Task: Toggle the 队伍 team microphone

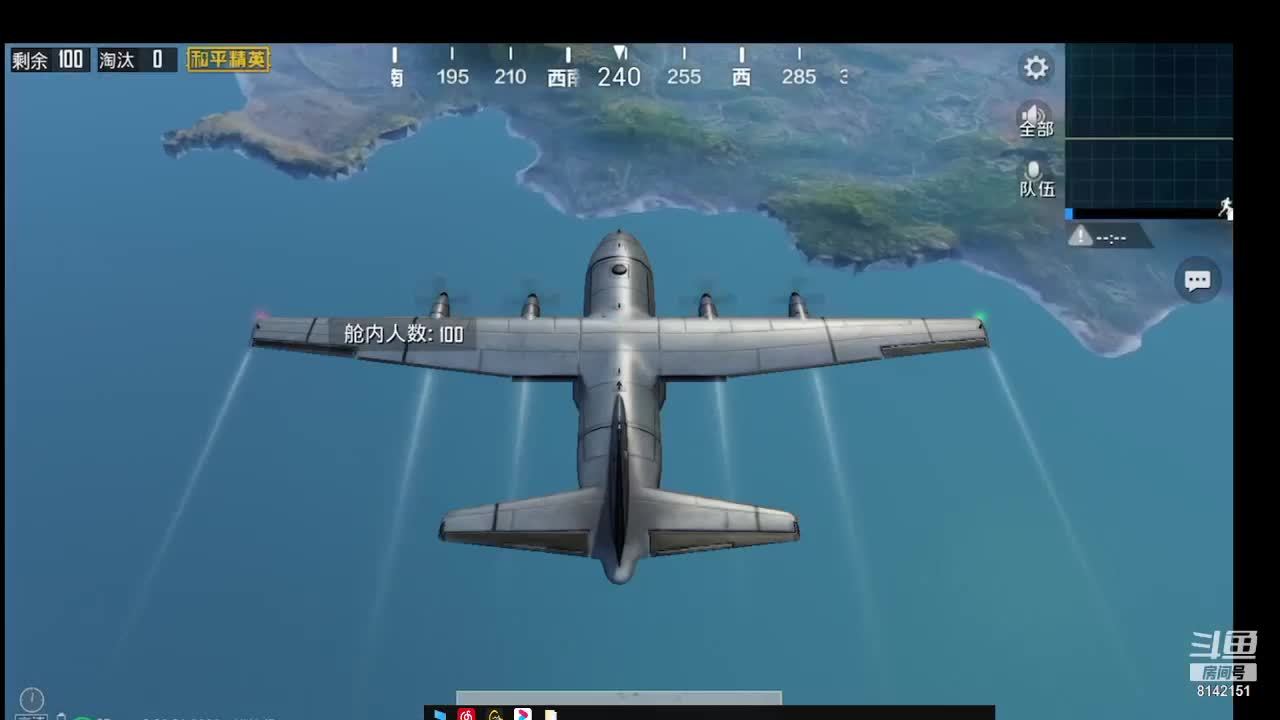Action: 1036,178
